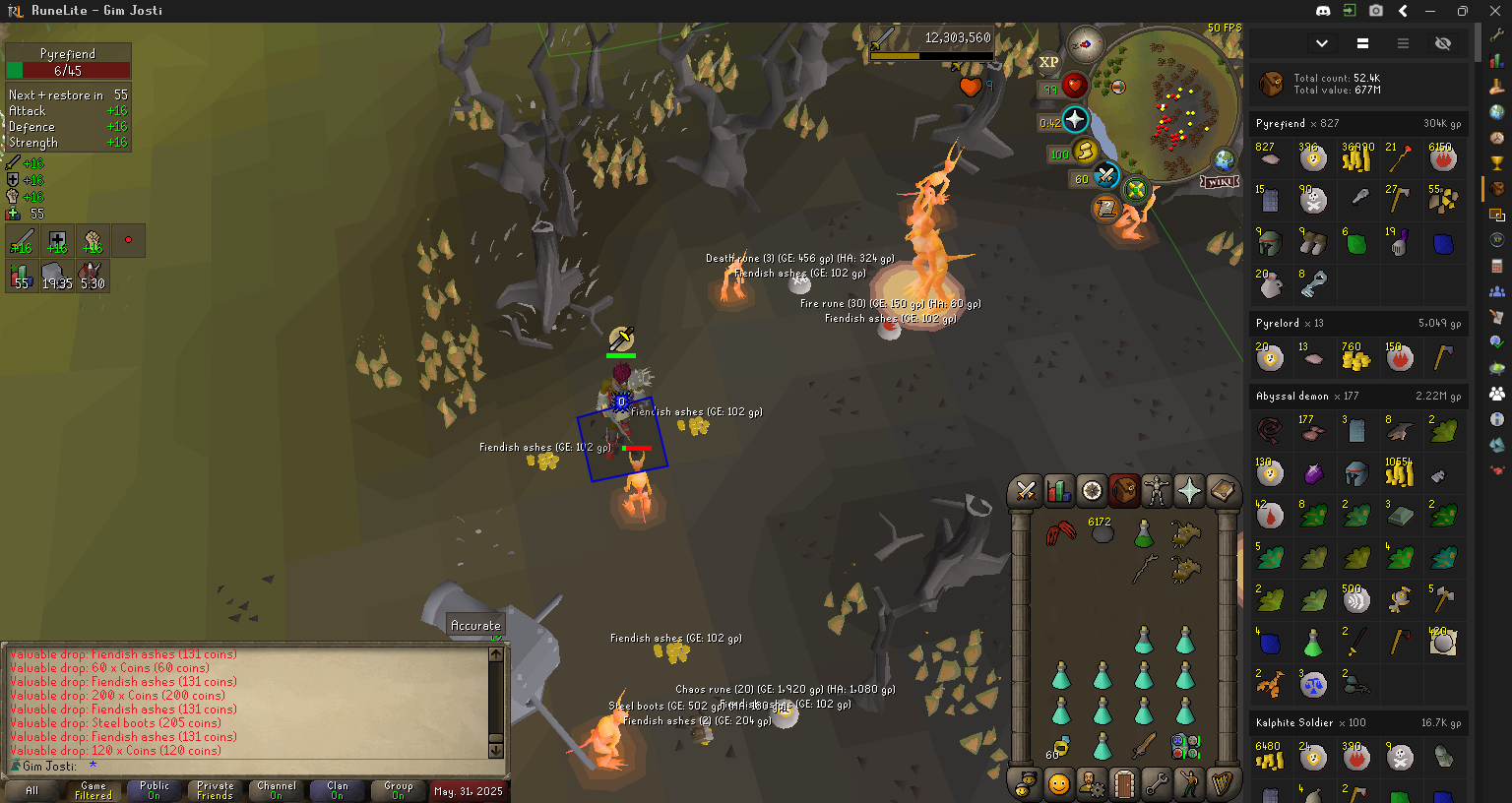Open the Worn Equipment tab
The width and height of the screenshot is (1512, 803).
click(x=1157, y=490)
